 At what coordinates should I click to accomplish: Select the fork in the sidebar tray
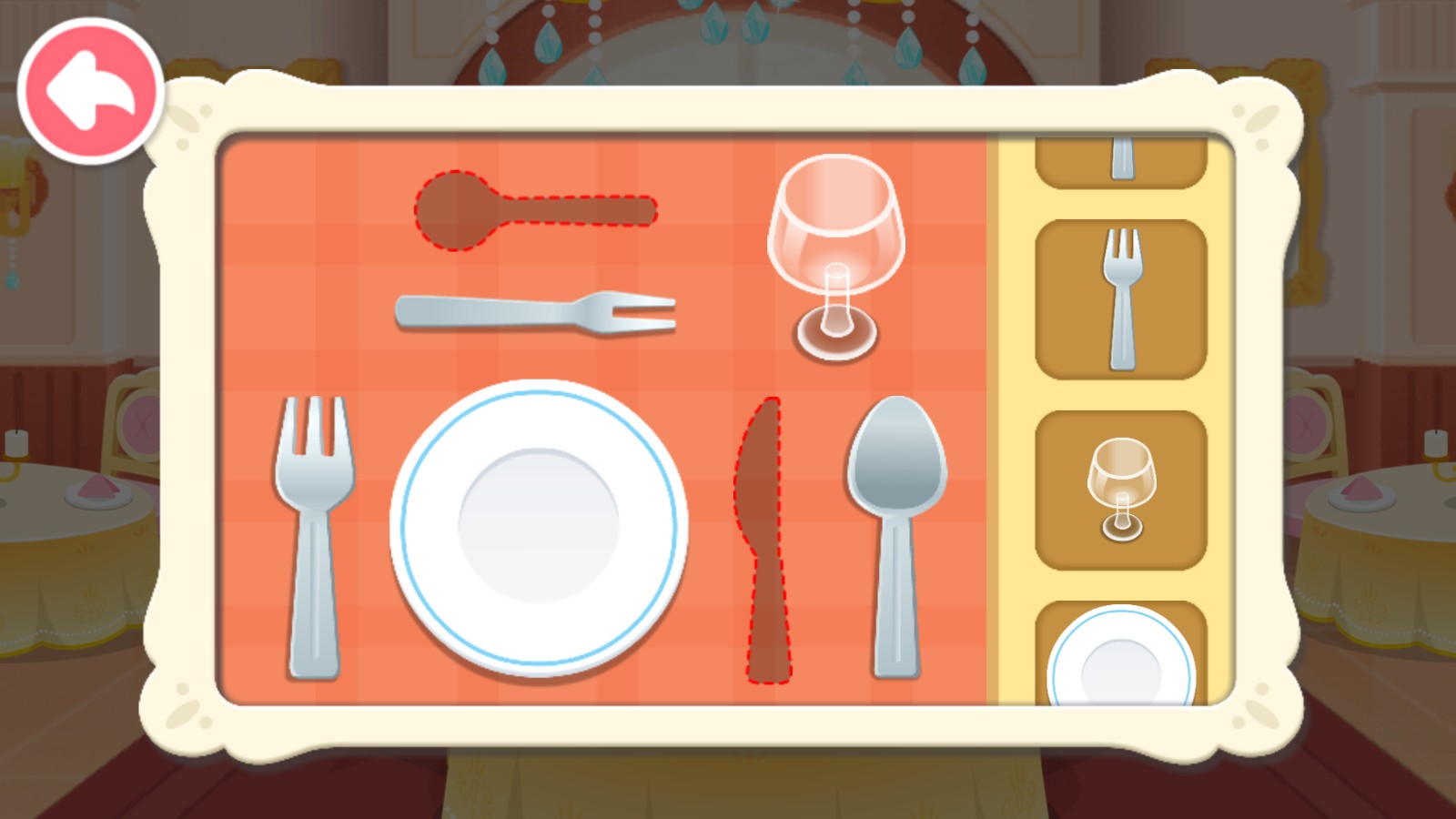point(1123,296)
